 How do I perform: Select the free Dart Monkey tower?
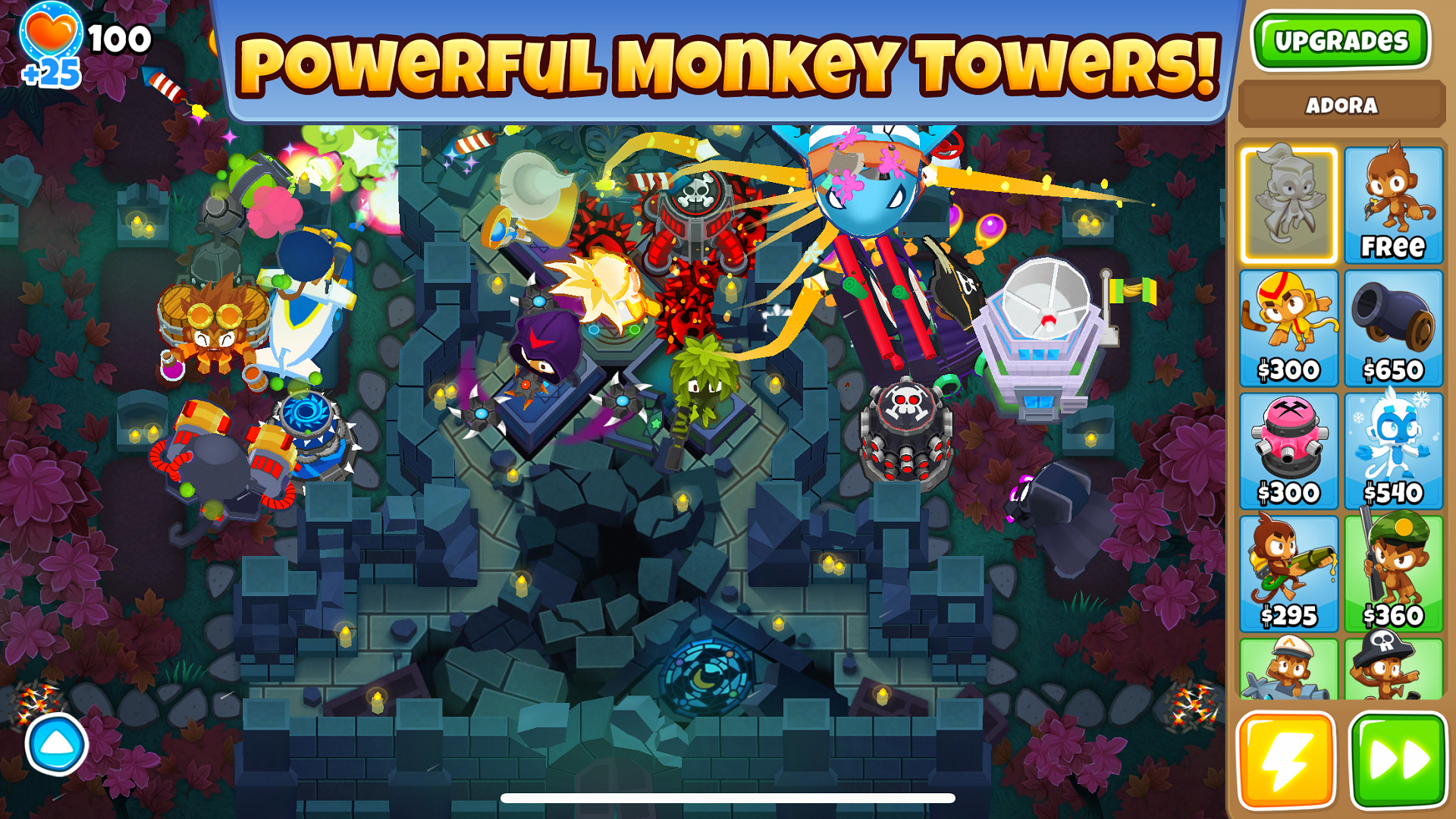[x=1394, y=205]
